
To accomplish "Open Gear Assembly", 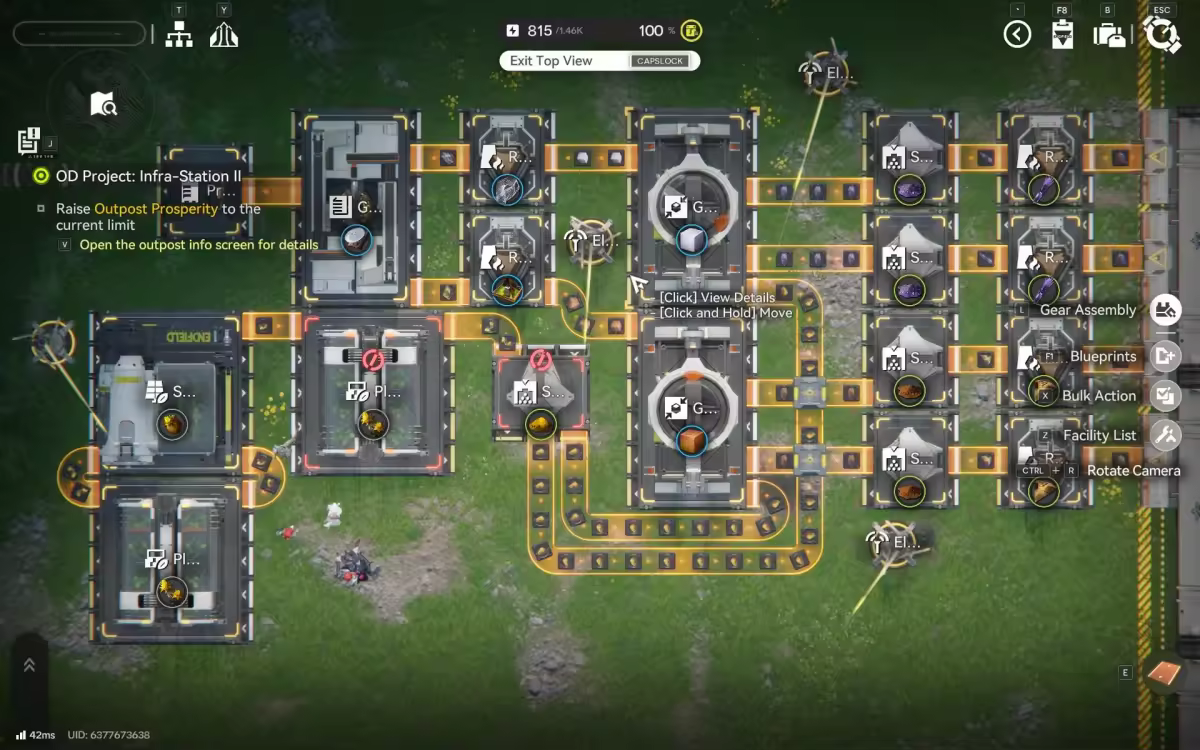I will pyautogui.click(x=1166, y=310).
